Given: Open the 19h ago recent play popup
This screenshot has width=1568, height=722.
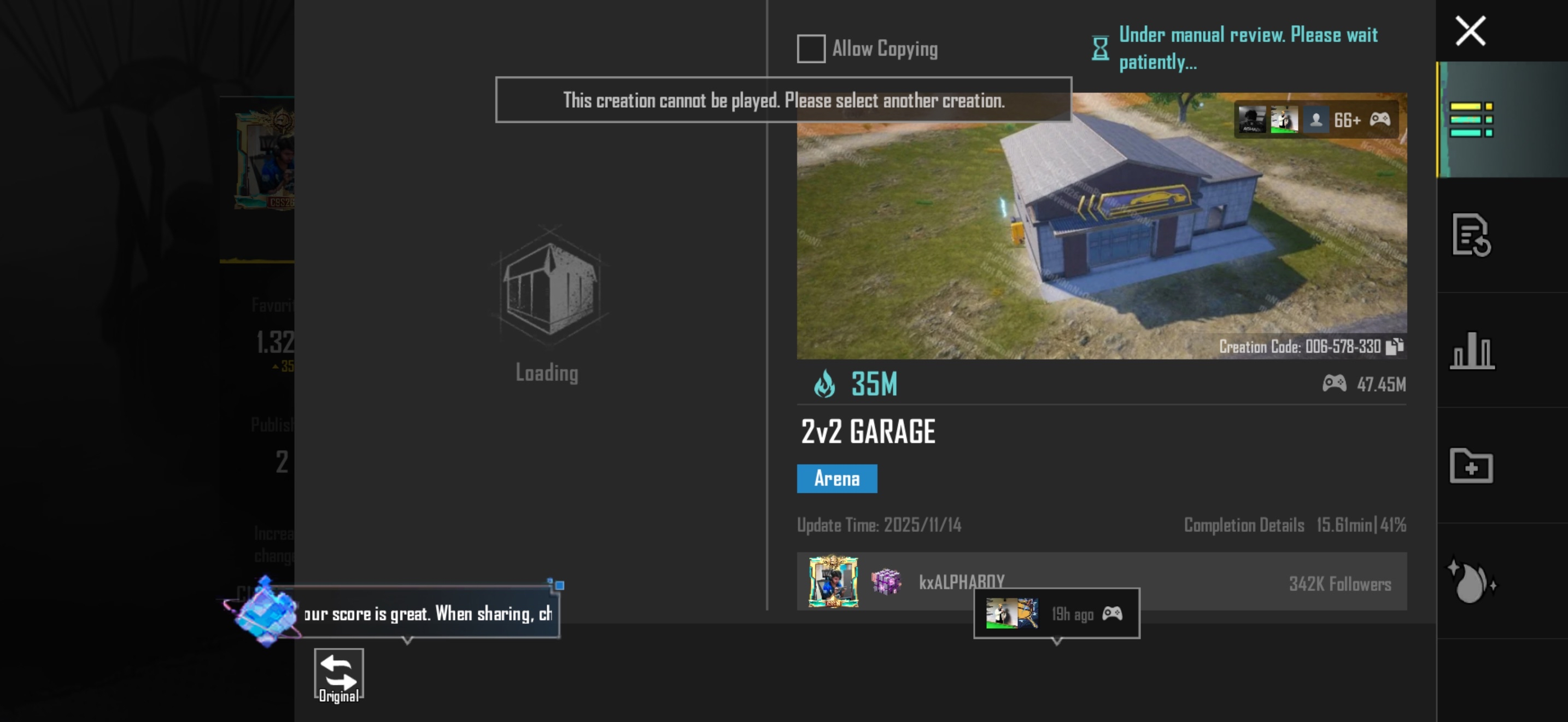Looking at the screenshot, I should (1056, 613).
